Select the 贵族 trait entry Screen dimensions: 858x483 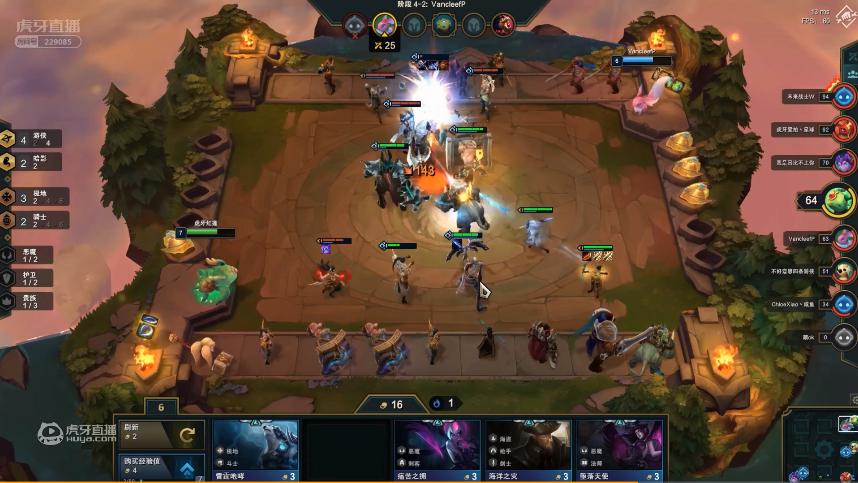tap(28, 297)
